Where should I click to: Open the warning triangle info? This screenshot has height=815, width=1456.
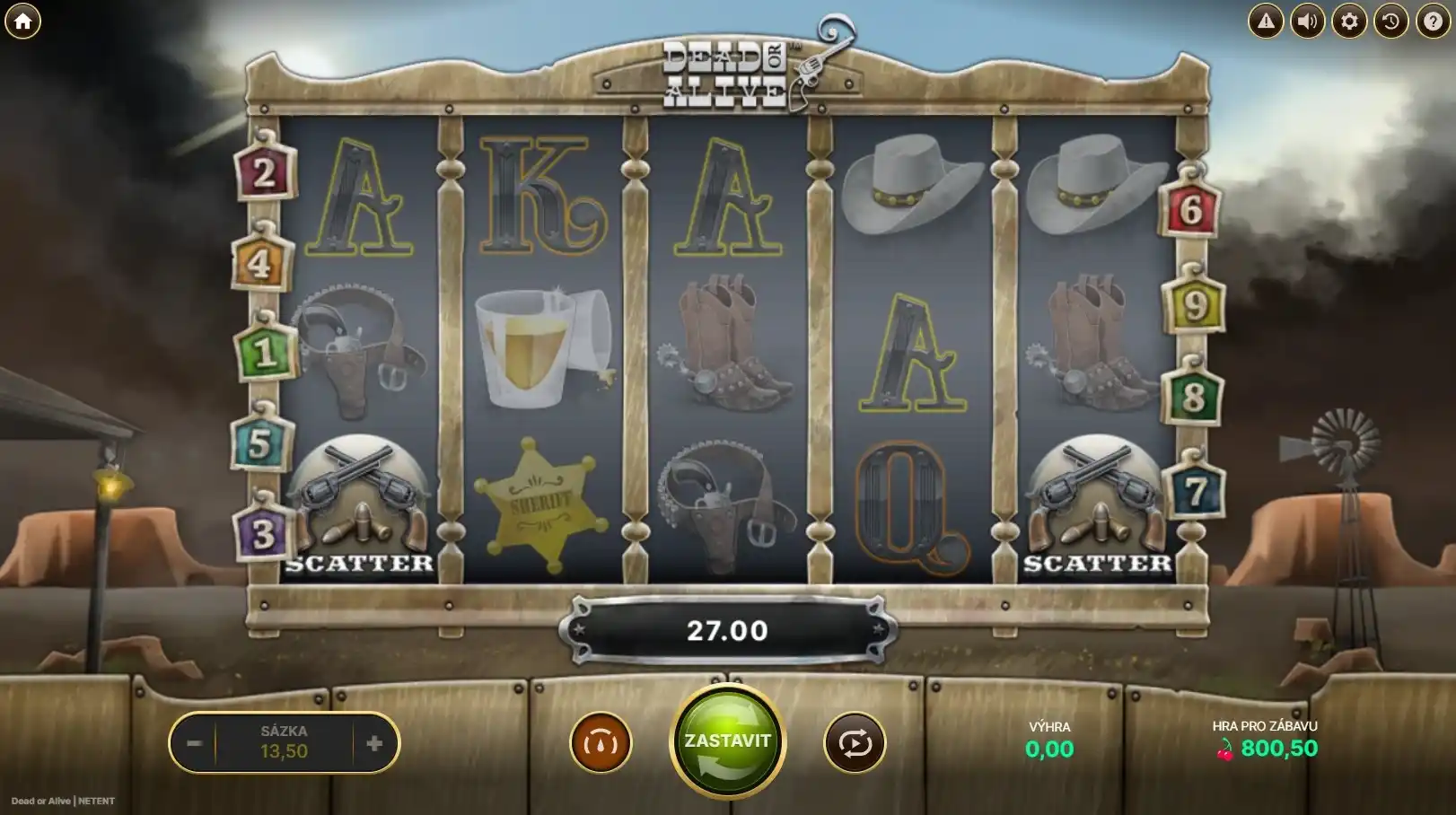[1266, 22]
